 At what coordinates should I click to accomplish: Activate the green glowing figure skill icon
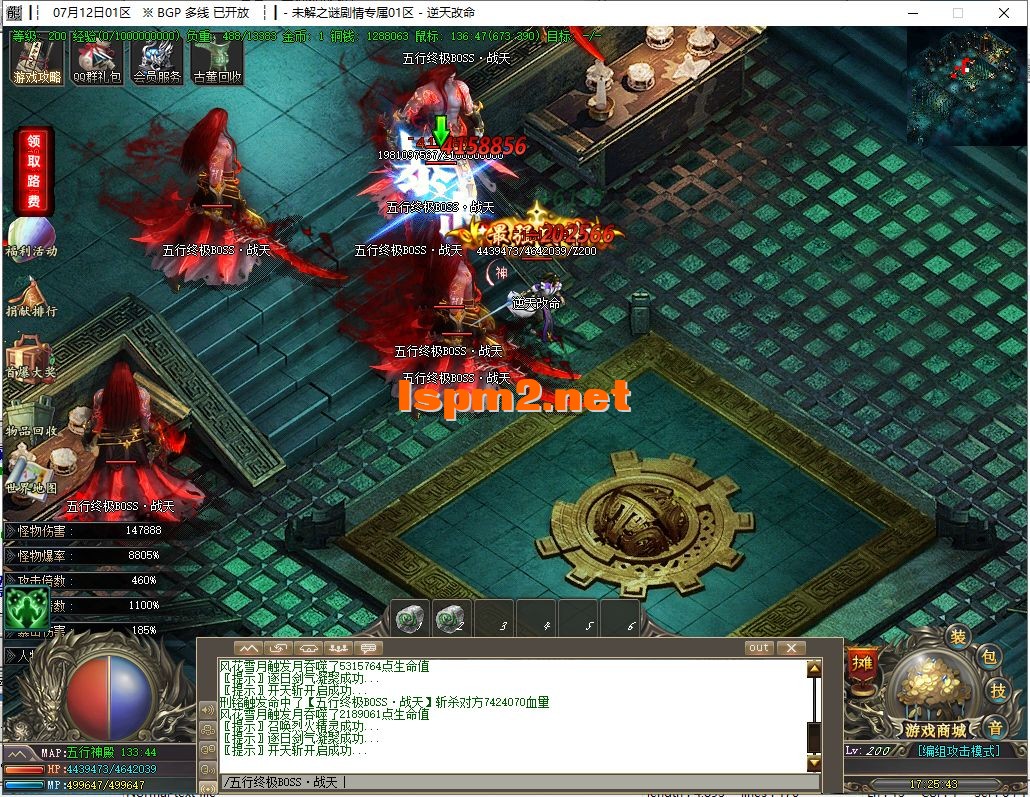27,607
